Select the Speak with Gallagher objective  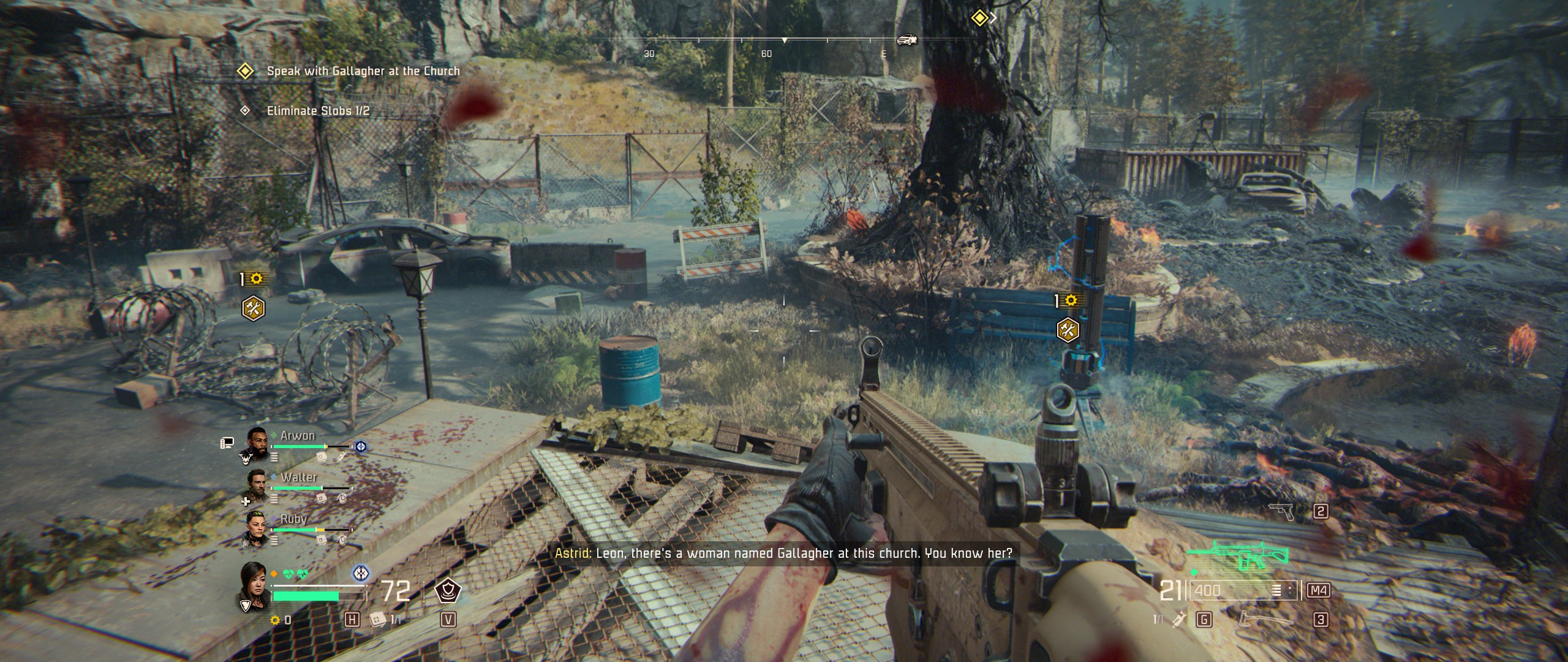point(363,71)
